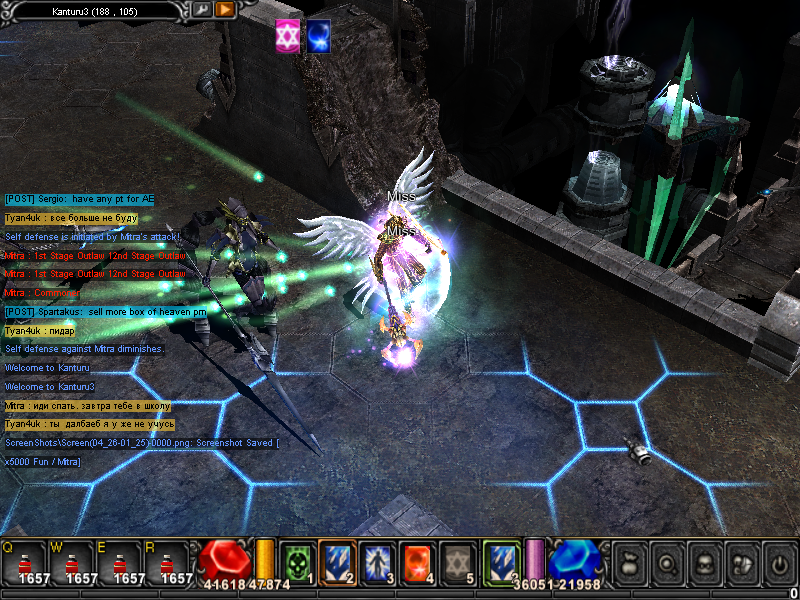Select the E potion slot
The image size is (800, 600).
[x=120, y=562]
